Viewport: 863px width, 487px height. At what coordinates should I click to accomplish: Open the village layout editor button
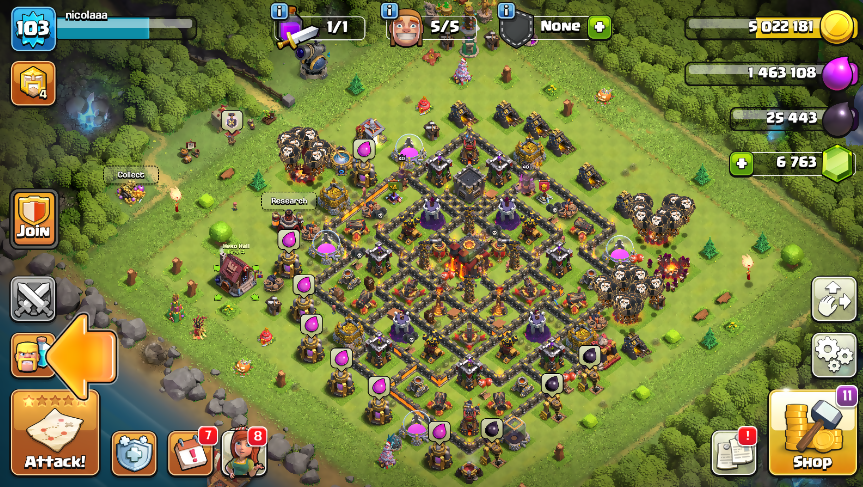832,298
